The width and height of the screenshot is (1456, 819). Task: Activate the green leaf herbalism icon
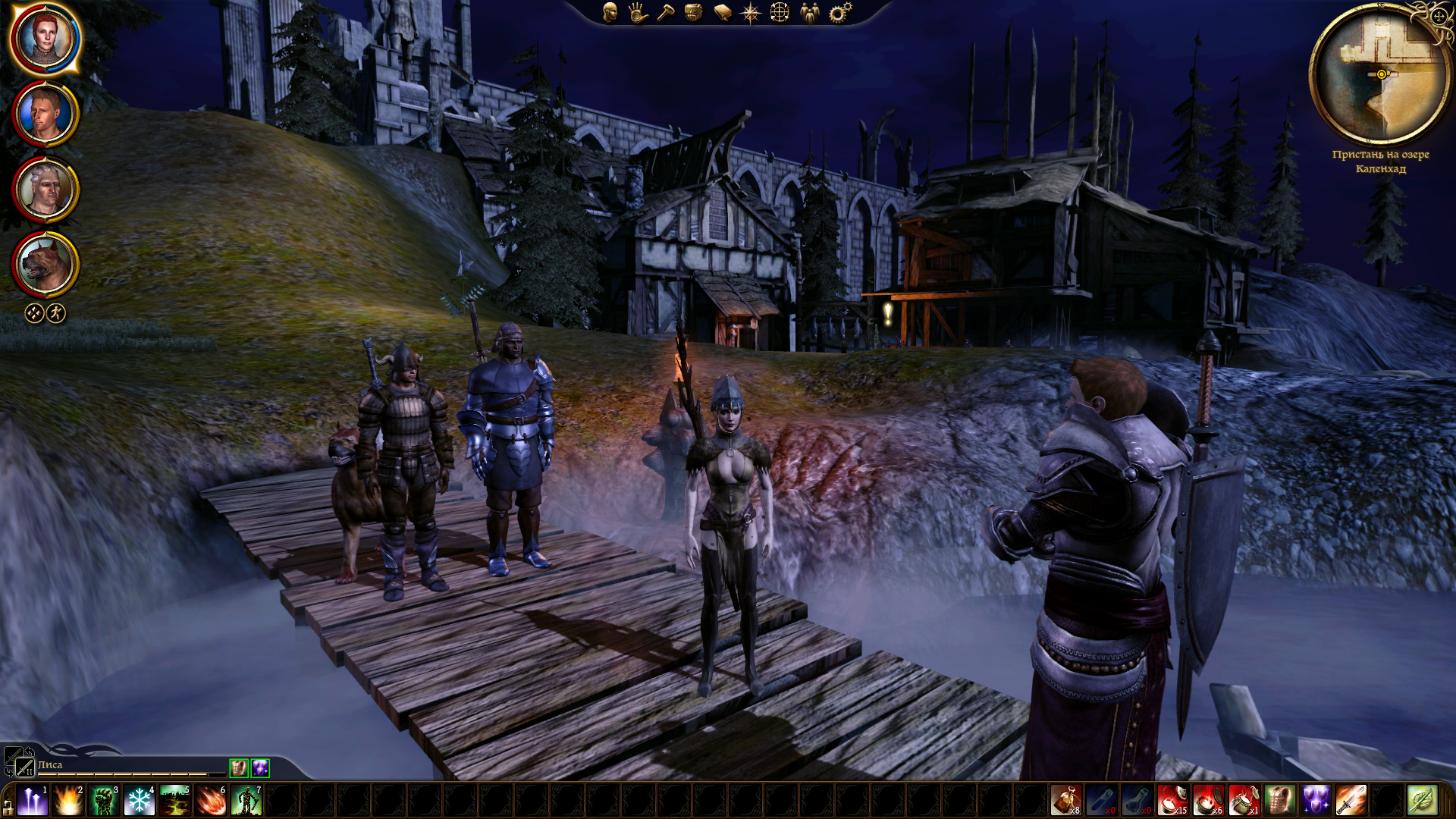coord(1422,801)
